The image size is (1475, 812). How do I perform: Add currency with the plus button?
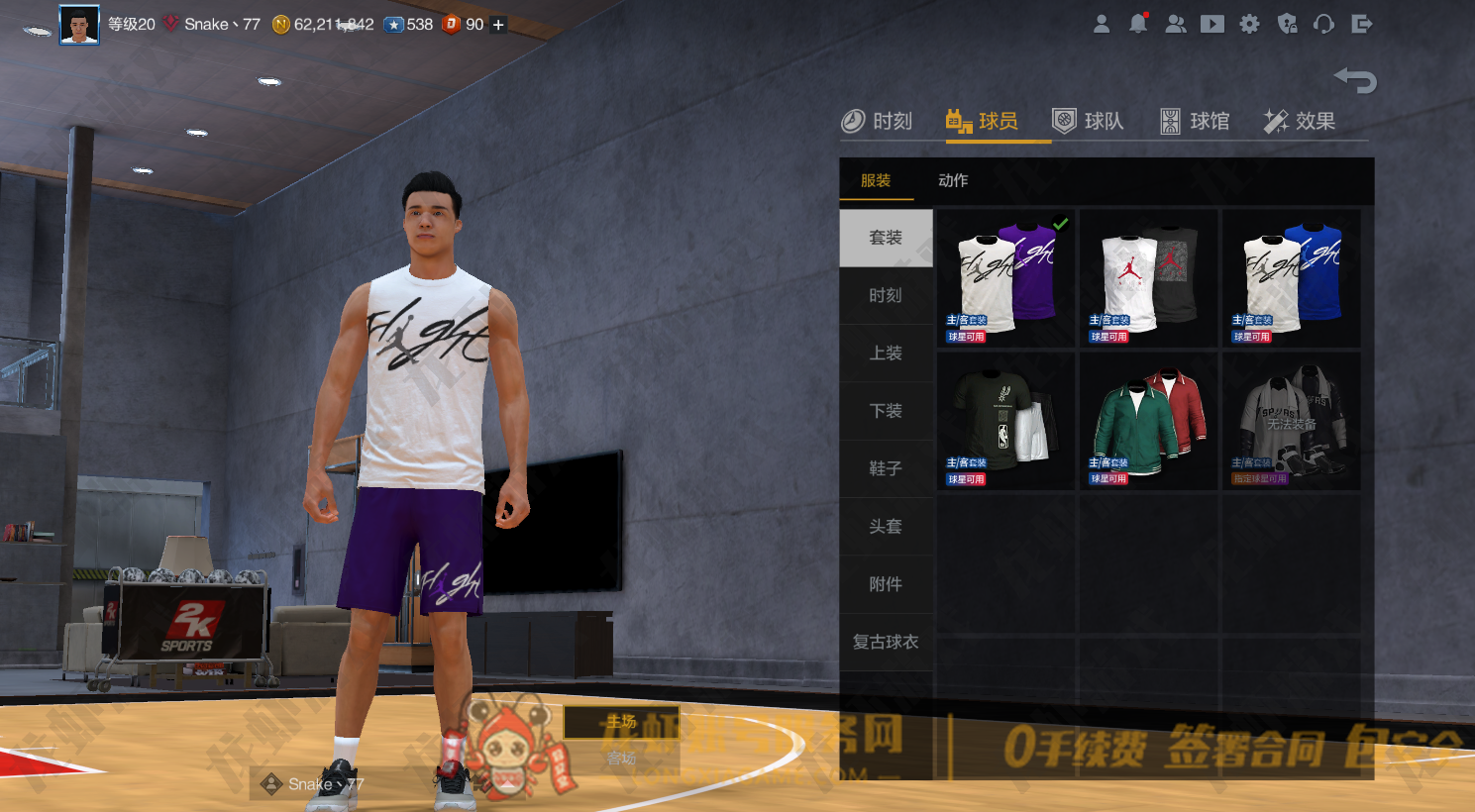498,25
